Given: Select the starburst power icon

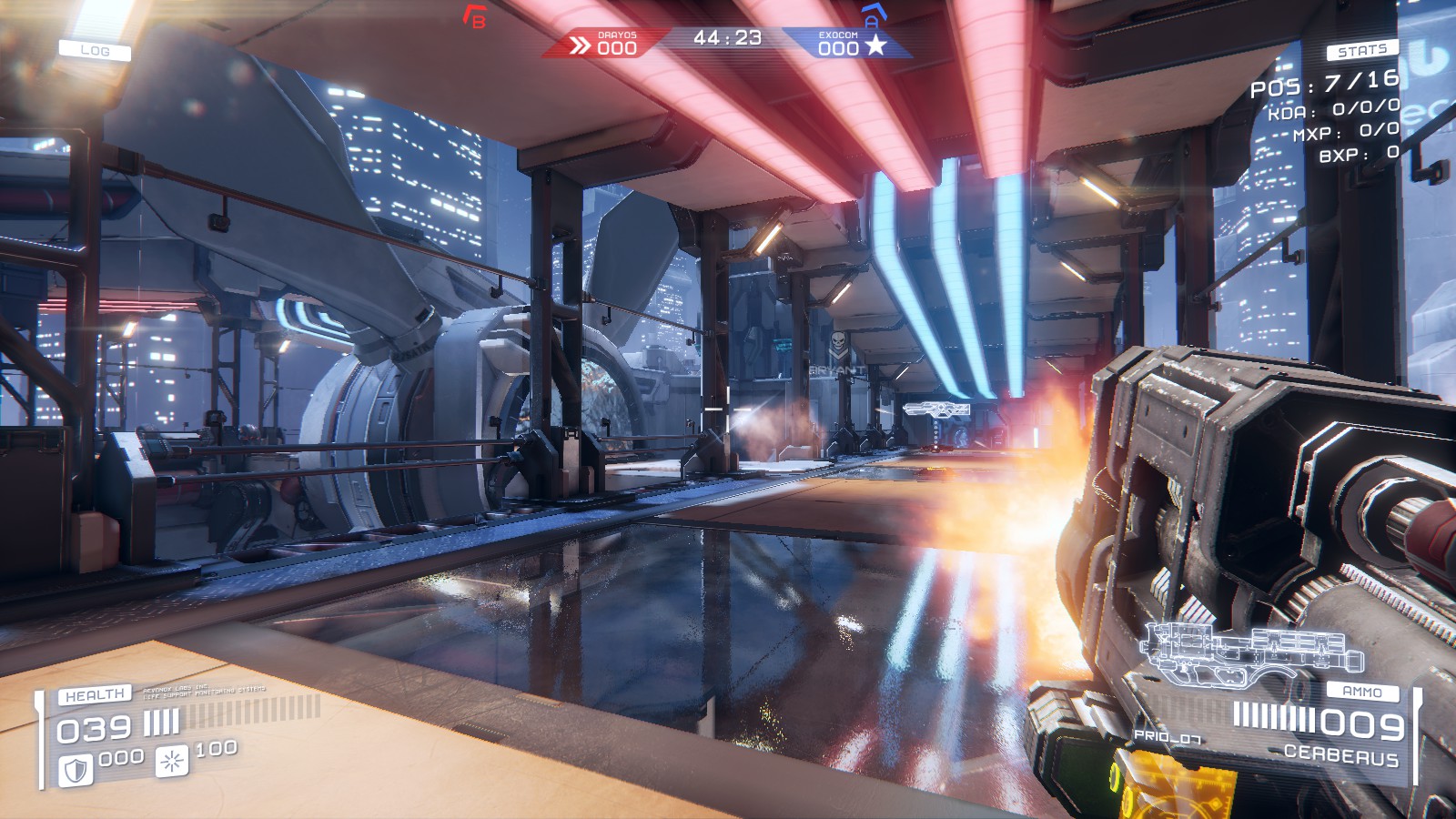Looking at the screenshot, I should [x=171, y=761].
